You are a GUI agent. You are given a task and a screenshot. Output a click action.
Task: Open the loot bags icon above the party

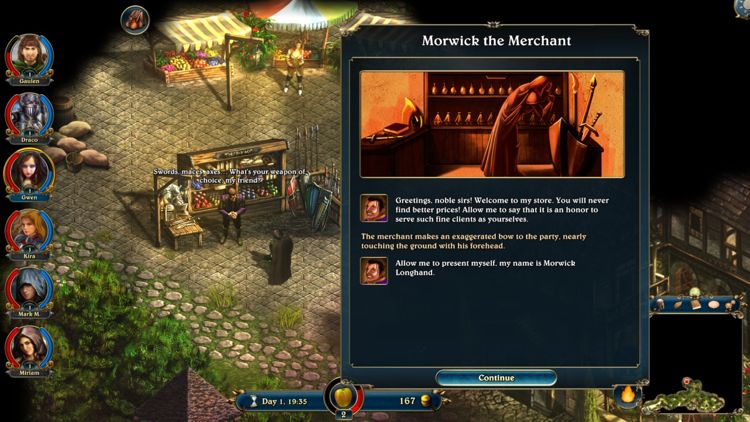coord(135,18)
